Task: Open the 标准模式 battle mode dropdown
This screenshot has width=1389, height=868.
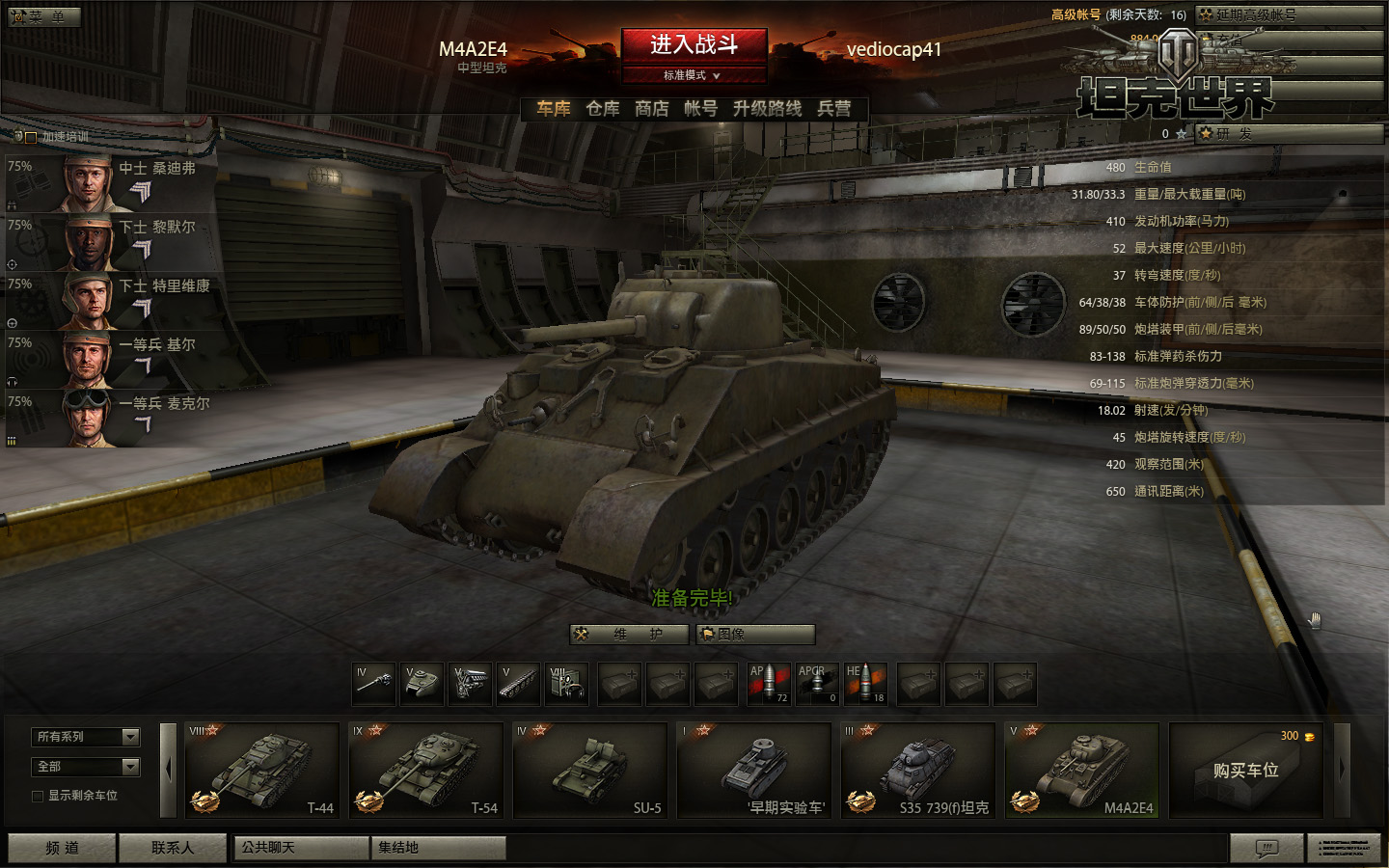Action: [693, 75]
